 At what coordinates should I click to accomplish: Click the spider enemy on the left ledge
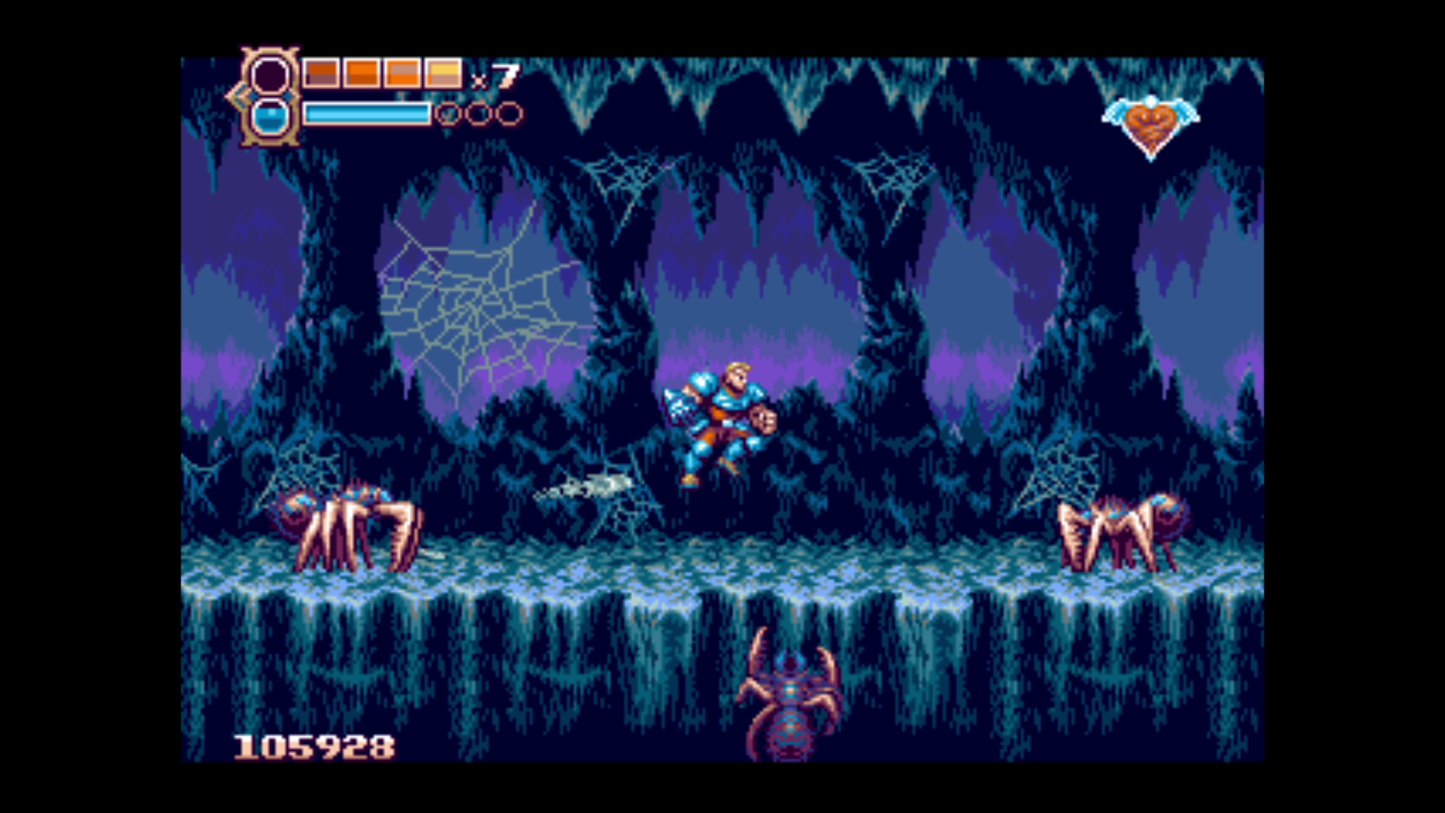pyautogui.click(x=340, y=520)
